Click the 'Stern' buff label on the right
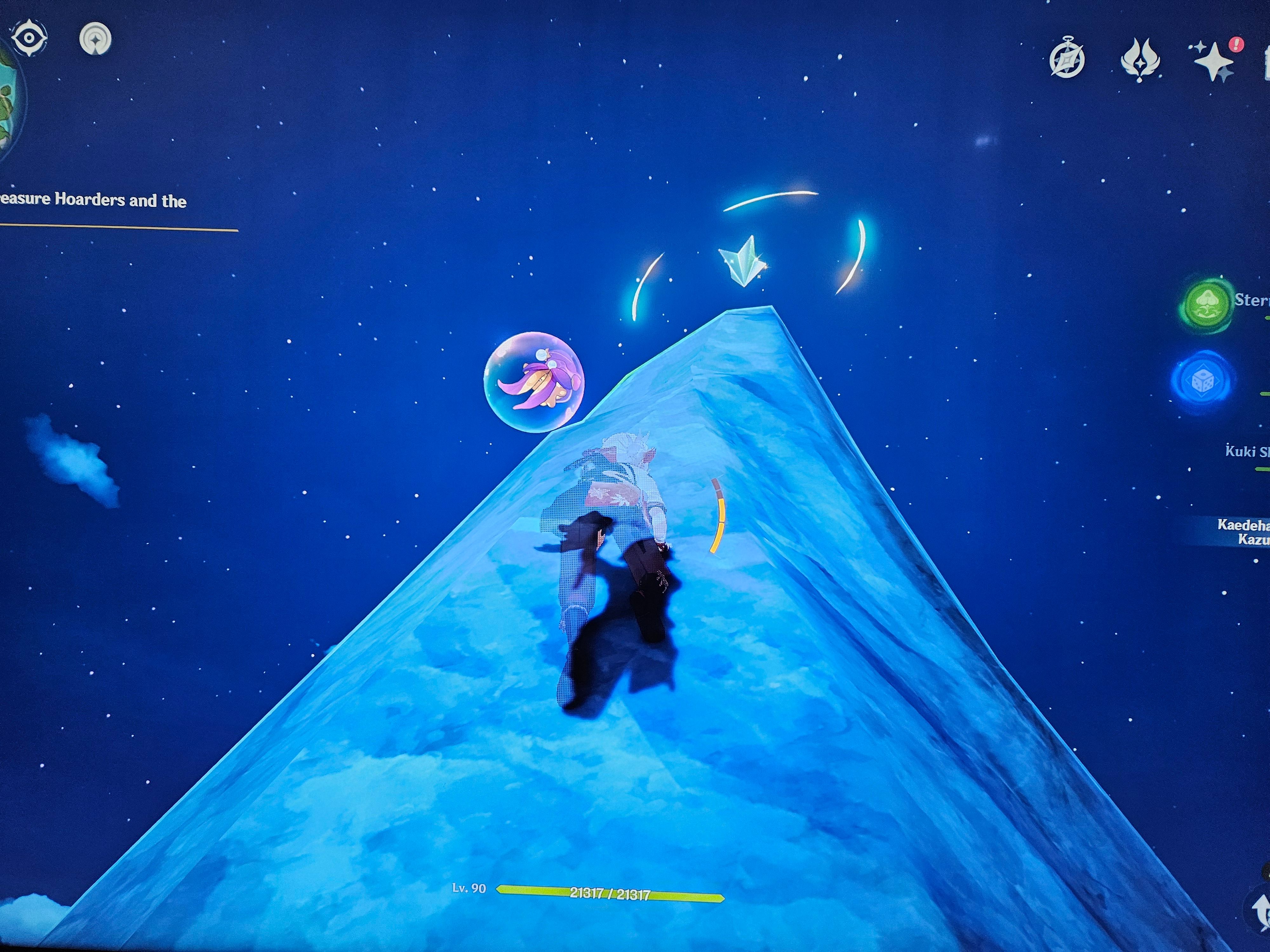The image size is (1270, 952). (1254, 301)
